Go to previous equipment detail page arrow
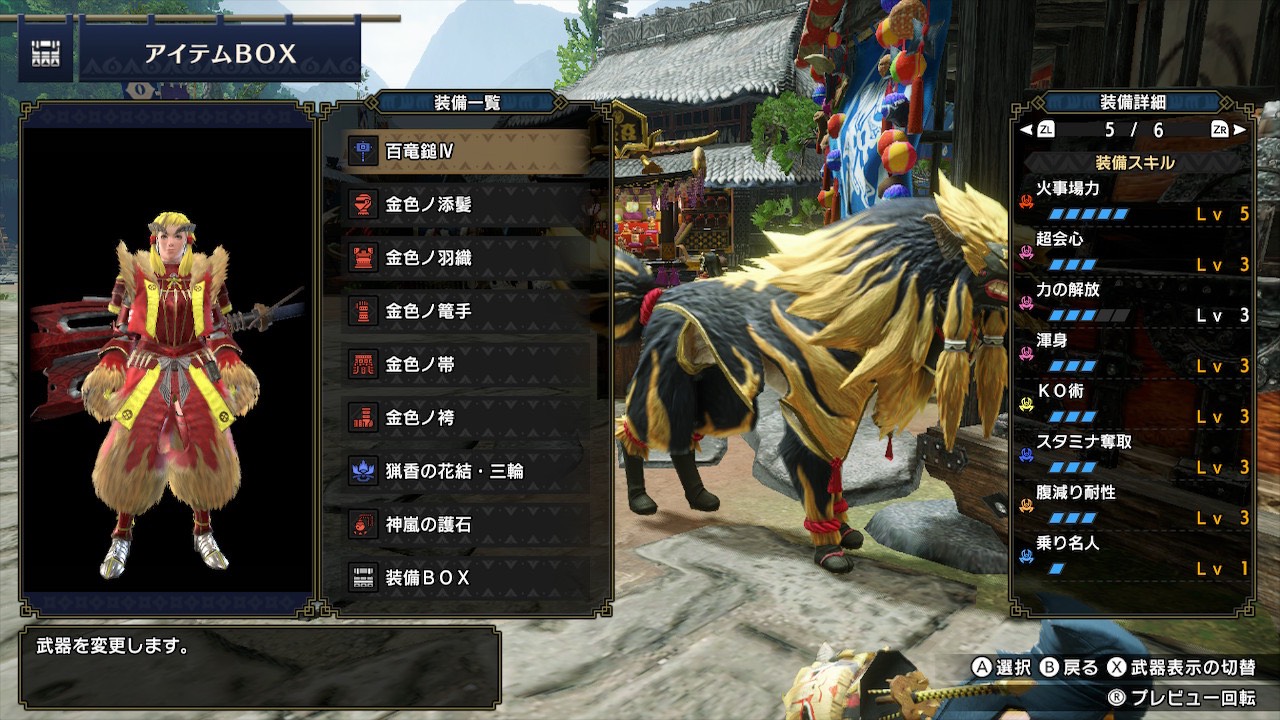The image size is (1280, 720). (x=1026, y=130)
